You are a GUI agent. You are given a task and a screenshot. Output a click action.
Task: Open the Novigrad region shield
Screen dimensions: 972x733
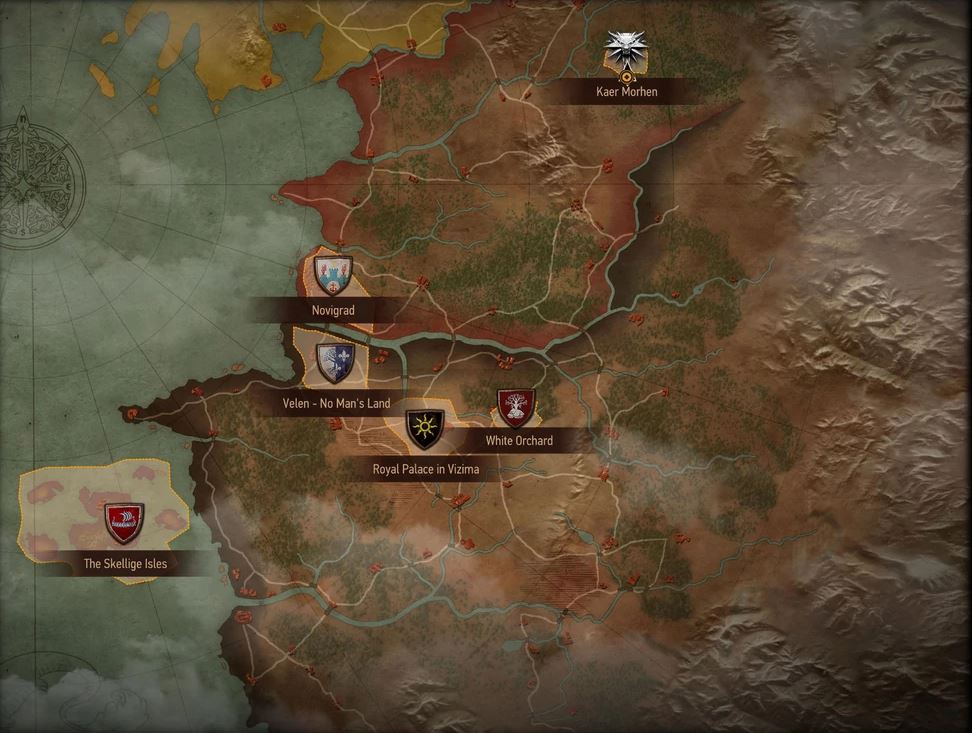(333, 275)
